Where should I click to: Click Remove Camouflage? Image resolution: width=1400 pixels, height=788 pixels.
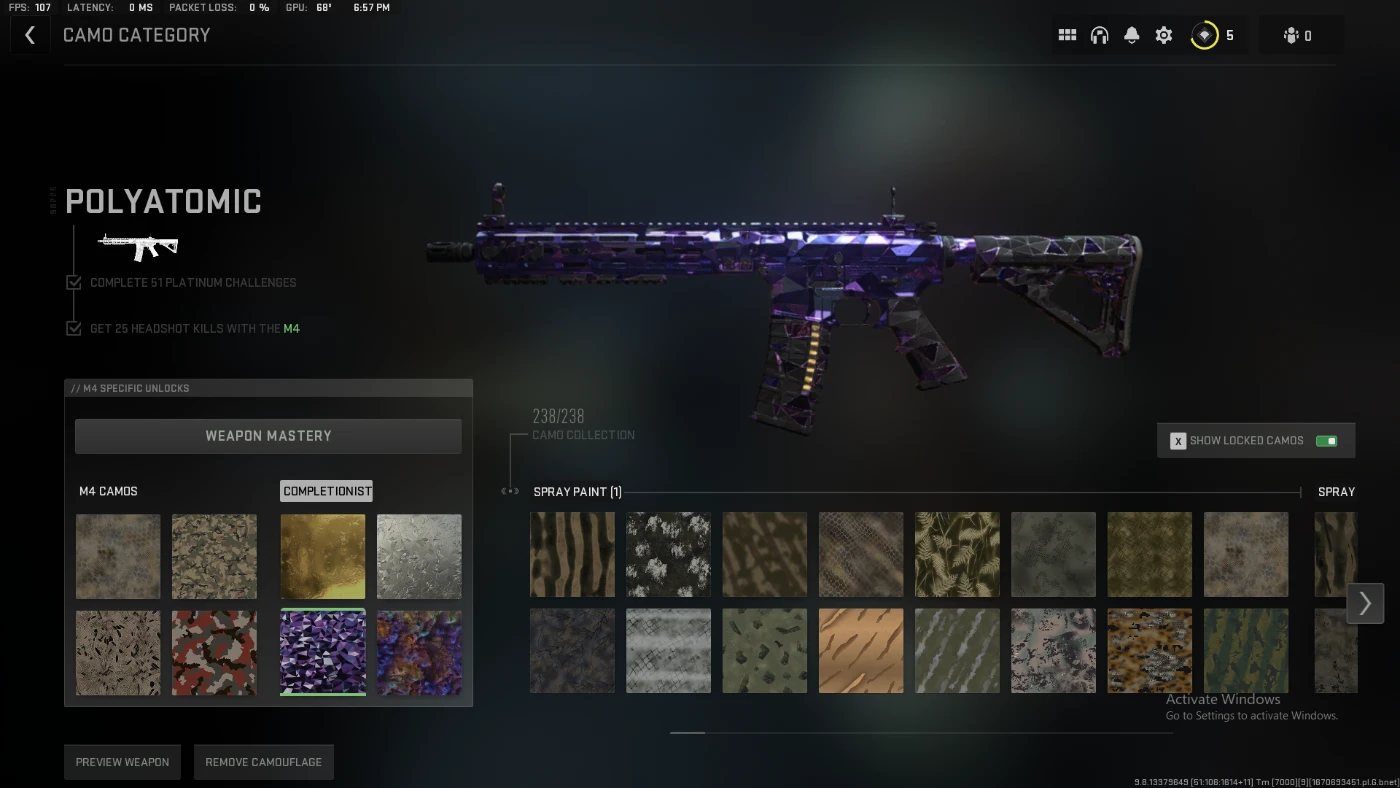point(263,762)
